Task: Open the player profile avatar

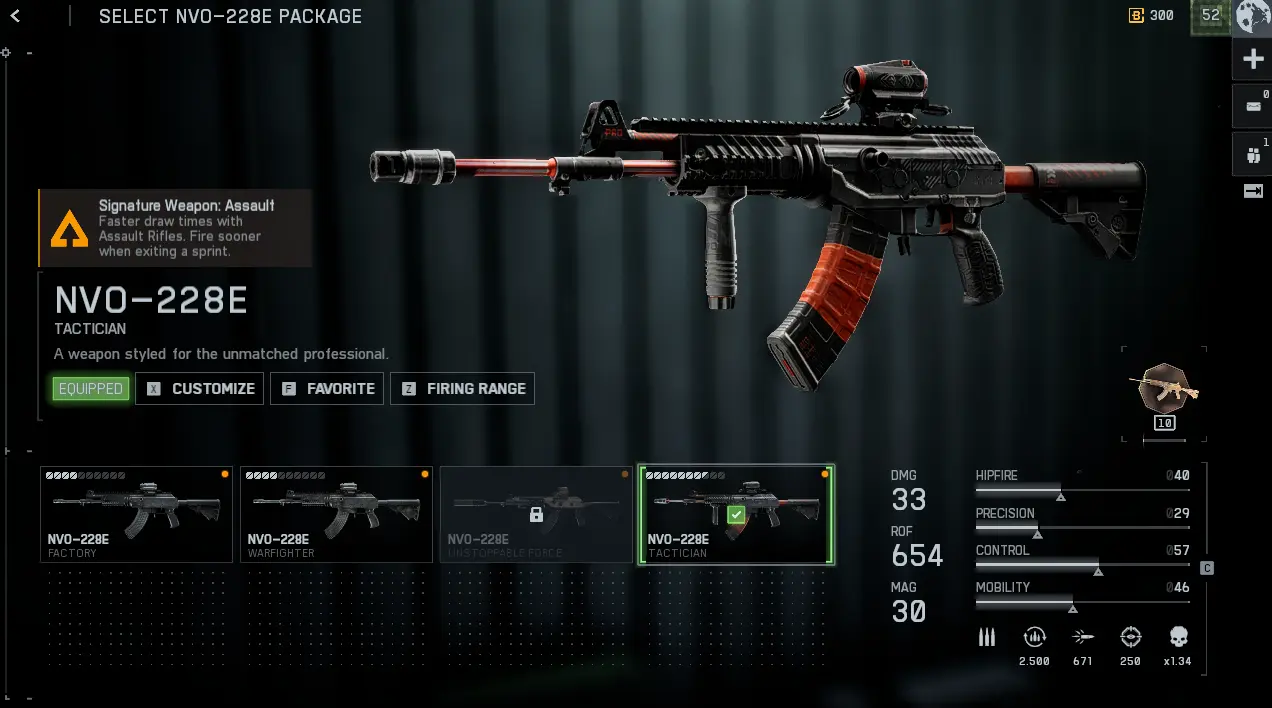Action: [x=1253, y=16]
